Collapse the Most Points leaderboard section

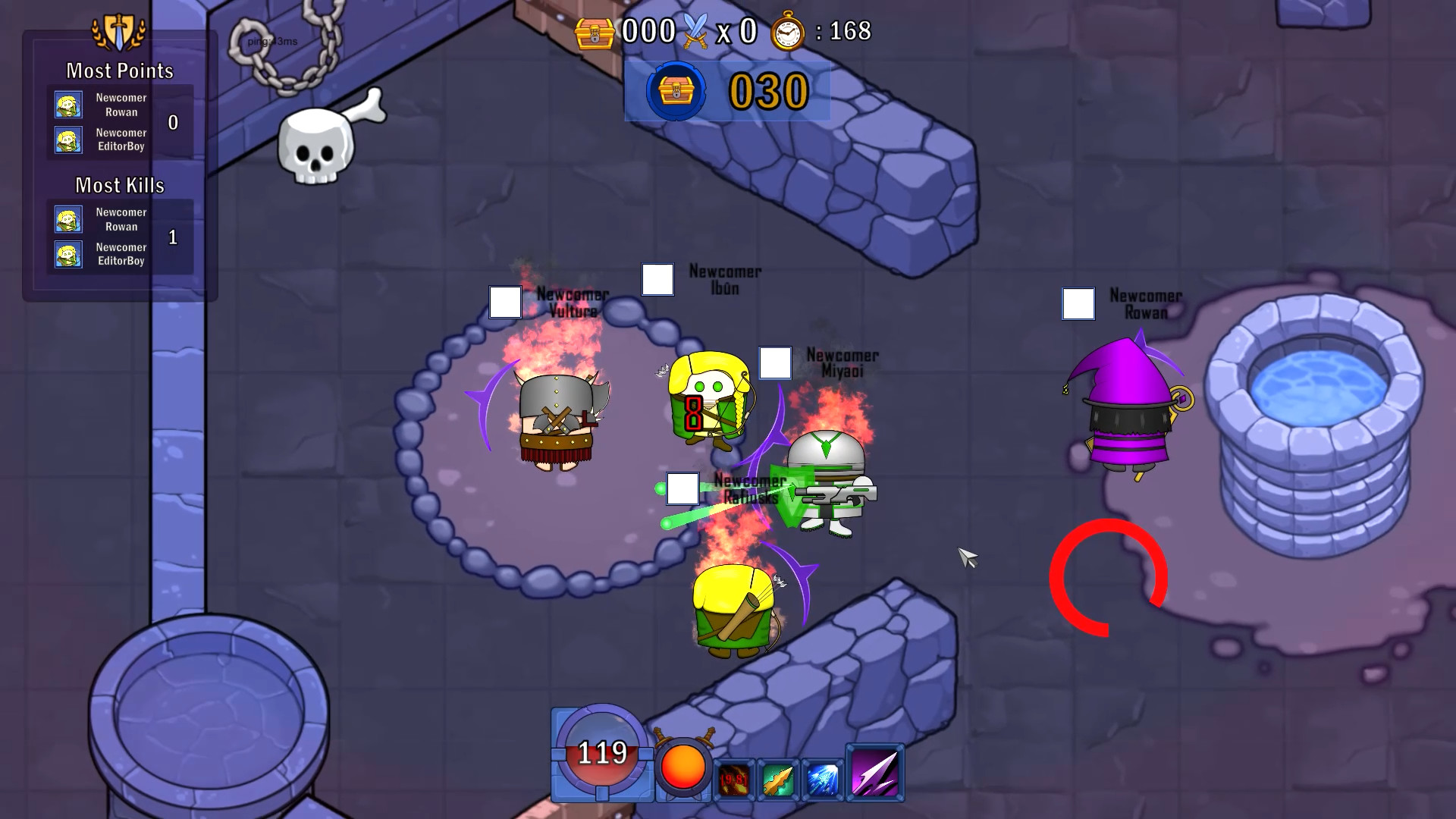click(x=120, y=71)
